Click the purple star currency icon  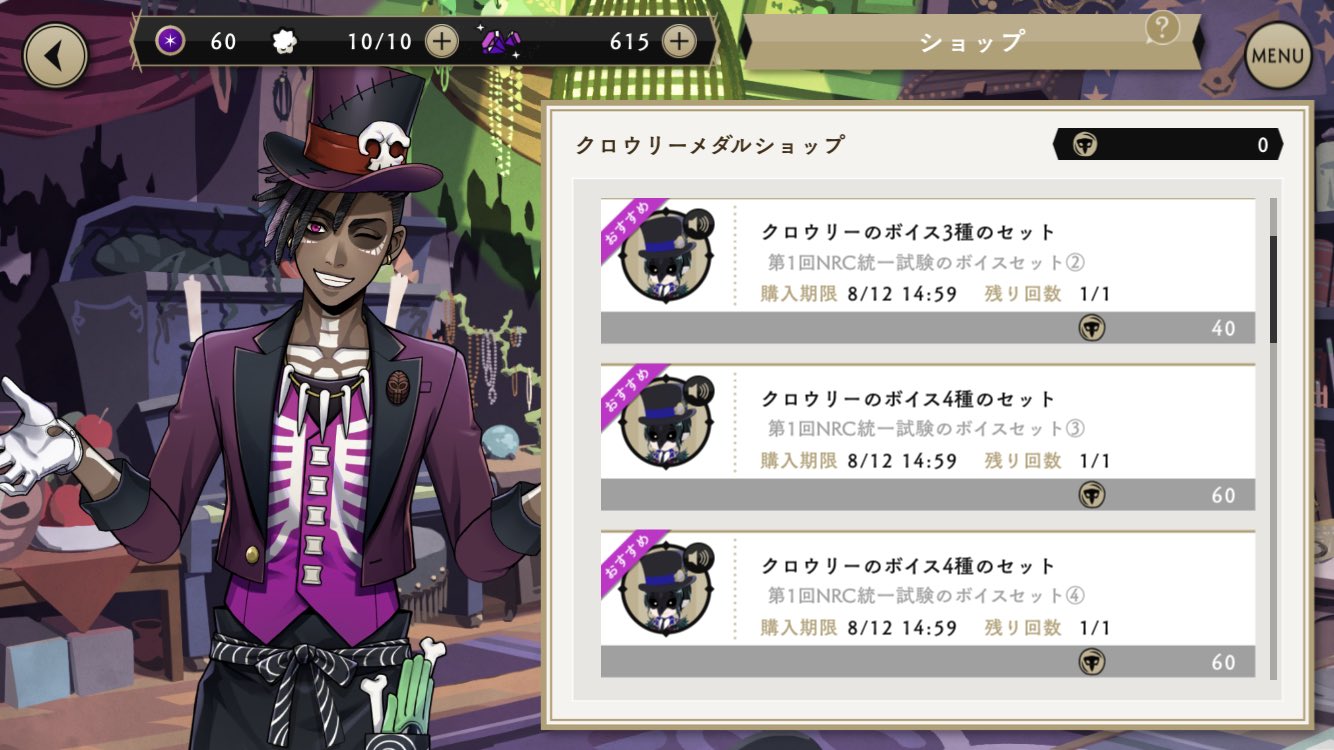[169, 42]
